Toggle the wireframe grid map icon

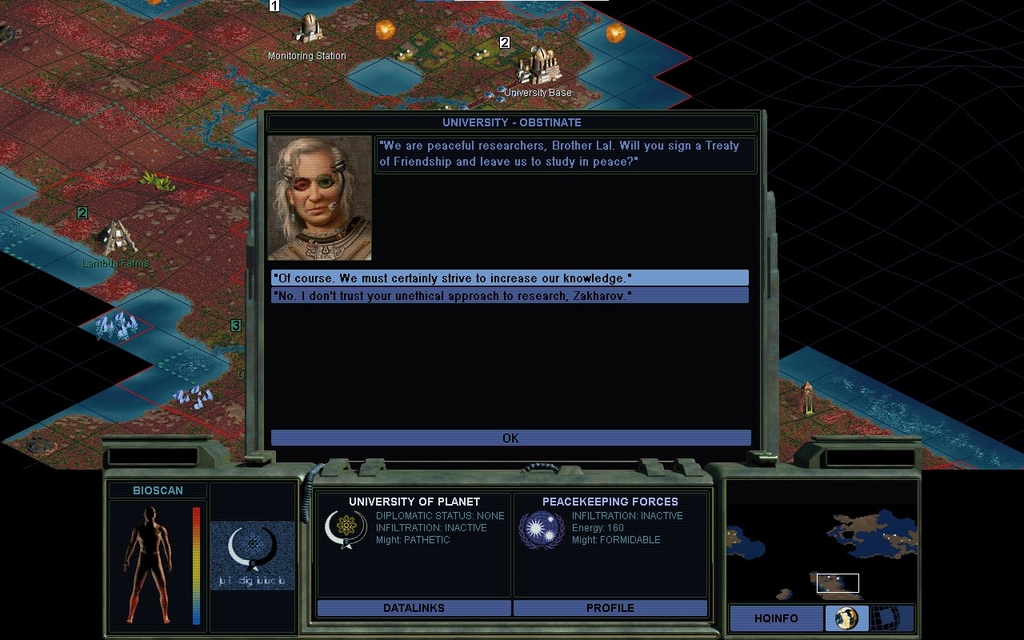point(884,618)
